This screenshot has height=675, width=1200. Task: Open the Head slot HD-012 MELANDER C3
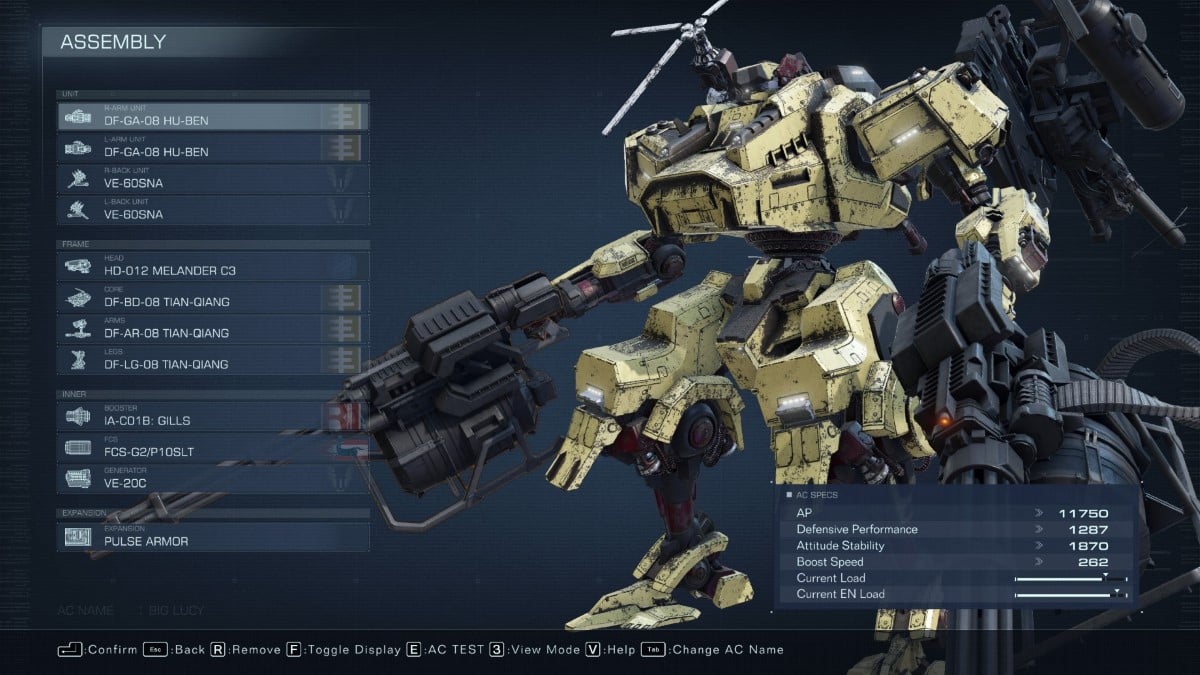[x=212, y=266]
